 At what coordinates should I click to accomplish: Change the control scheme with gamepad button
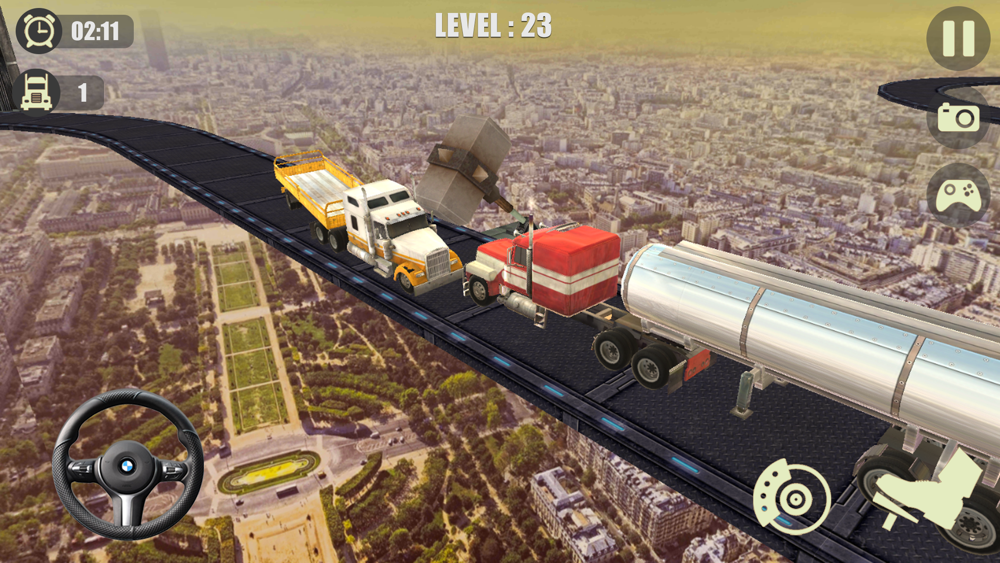point(958,193)
